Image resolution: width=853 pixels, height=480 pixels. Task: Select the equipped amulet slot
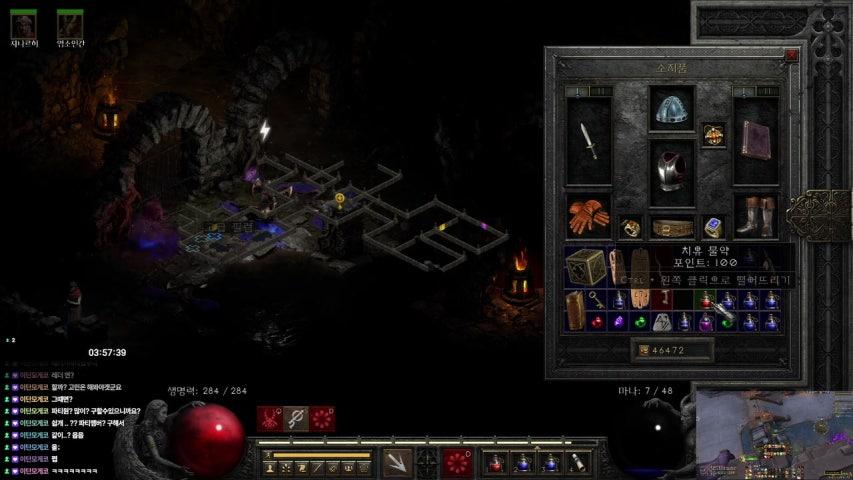pos(713,134)
